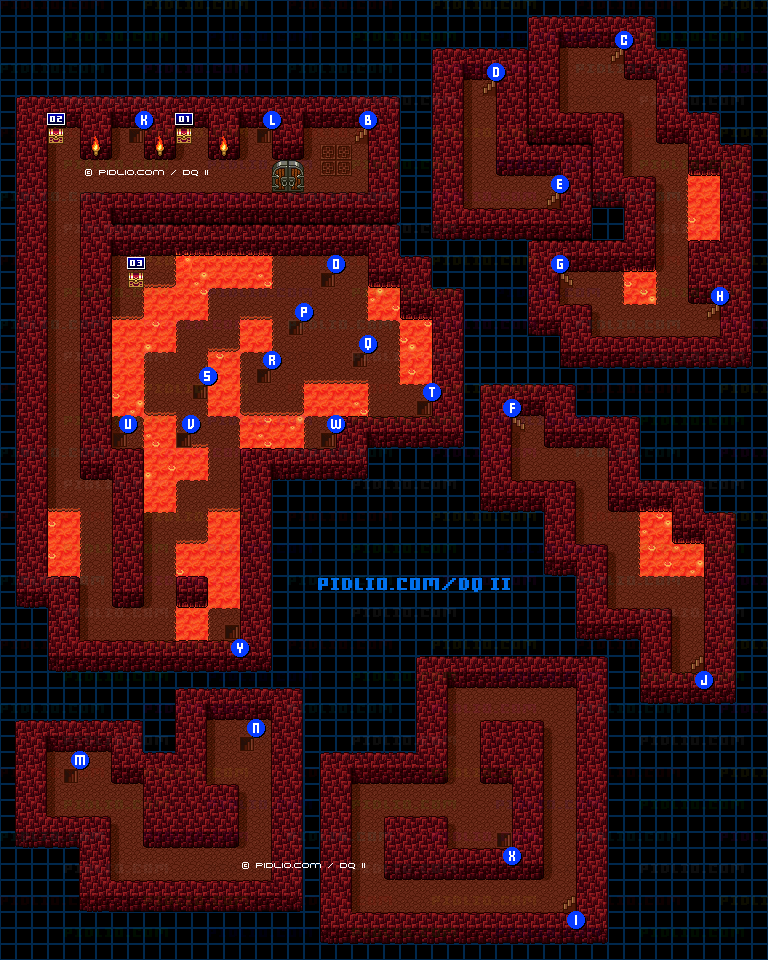Choose stair marker B
Viewport: 768px width, 960px height.
[368, 121]
